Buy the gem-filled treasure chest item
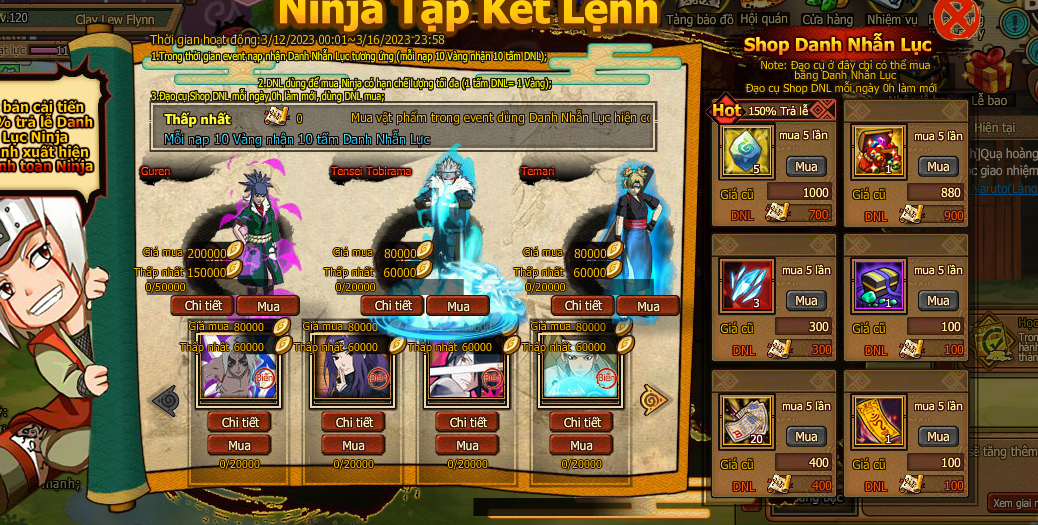1038x525 pixels. coord(938,166)
